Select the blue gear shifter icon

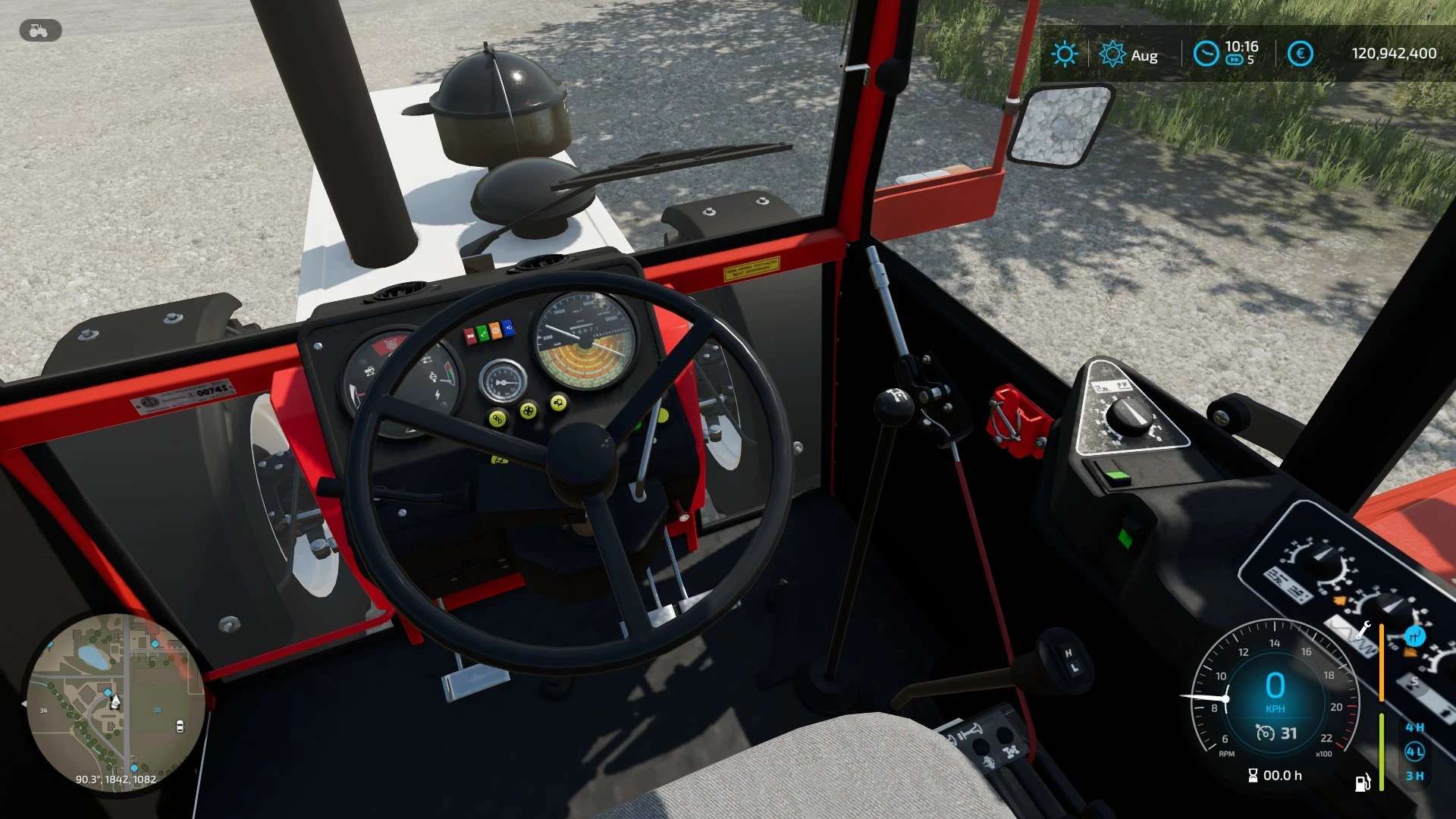coord(1414,635)
